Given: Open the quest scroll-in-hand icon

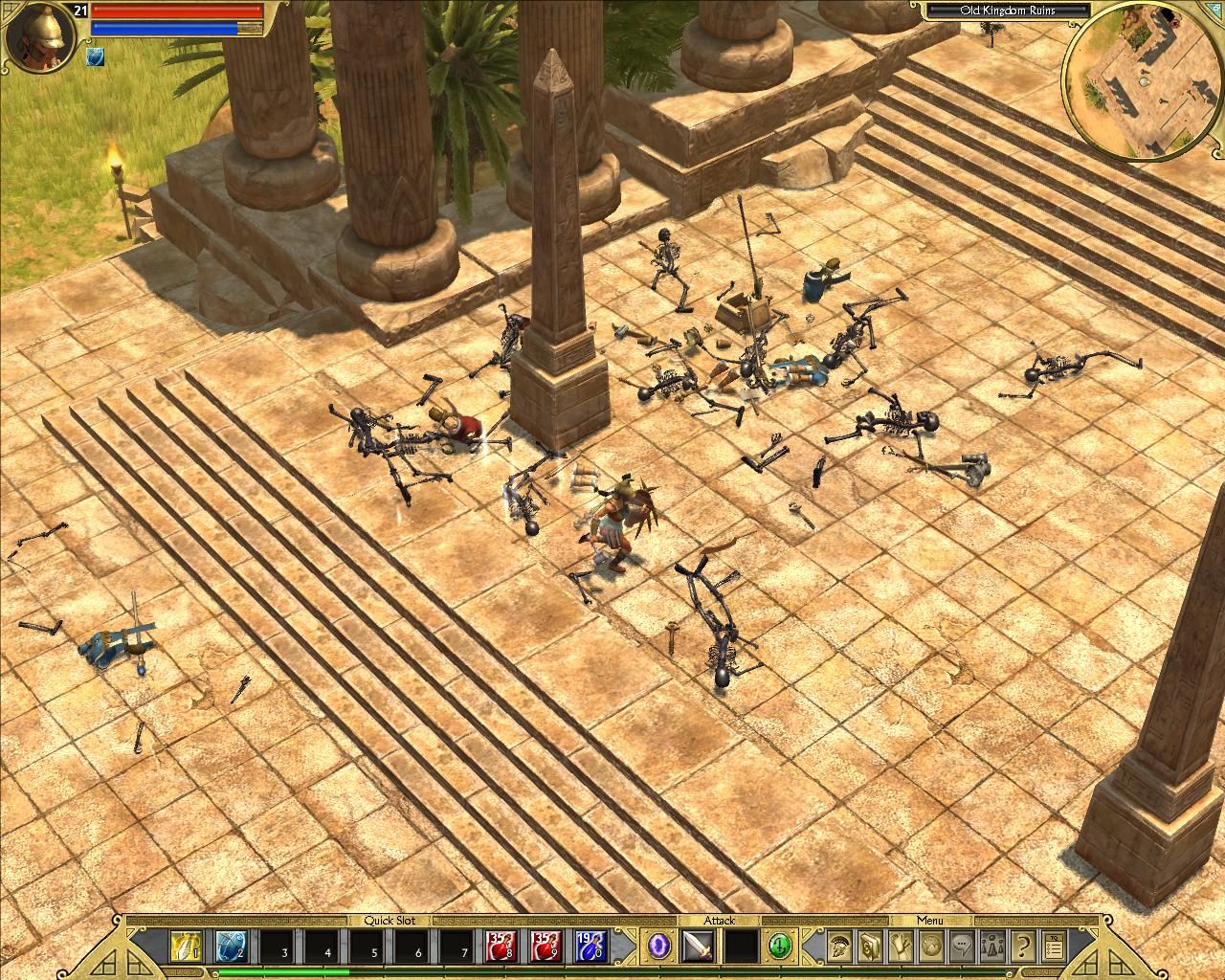Looking at the screenshot, I should (902, 947).
